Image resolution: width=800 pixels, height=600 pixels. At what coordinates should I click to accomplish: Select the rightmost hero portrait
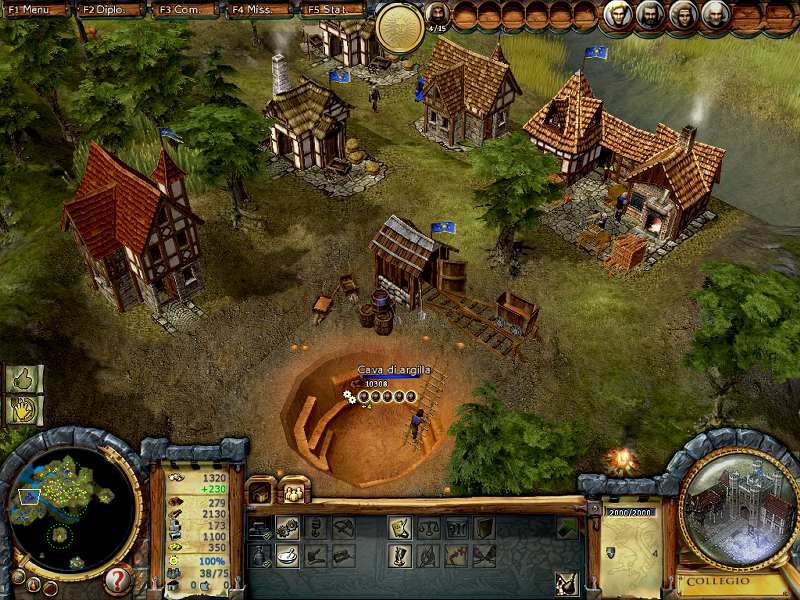click(x=714, y=14)
